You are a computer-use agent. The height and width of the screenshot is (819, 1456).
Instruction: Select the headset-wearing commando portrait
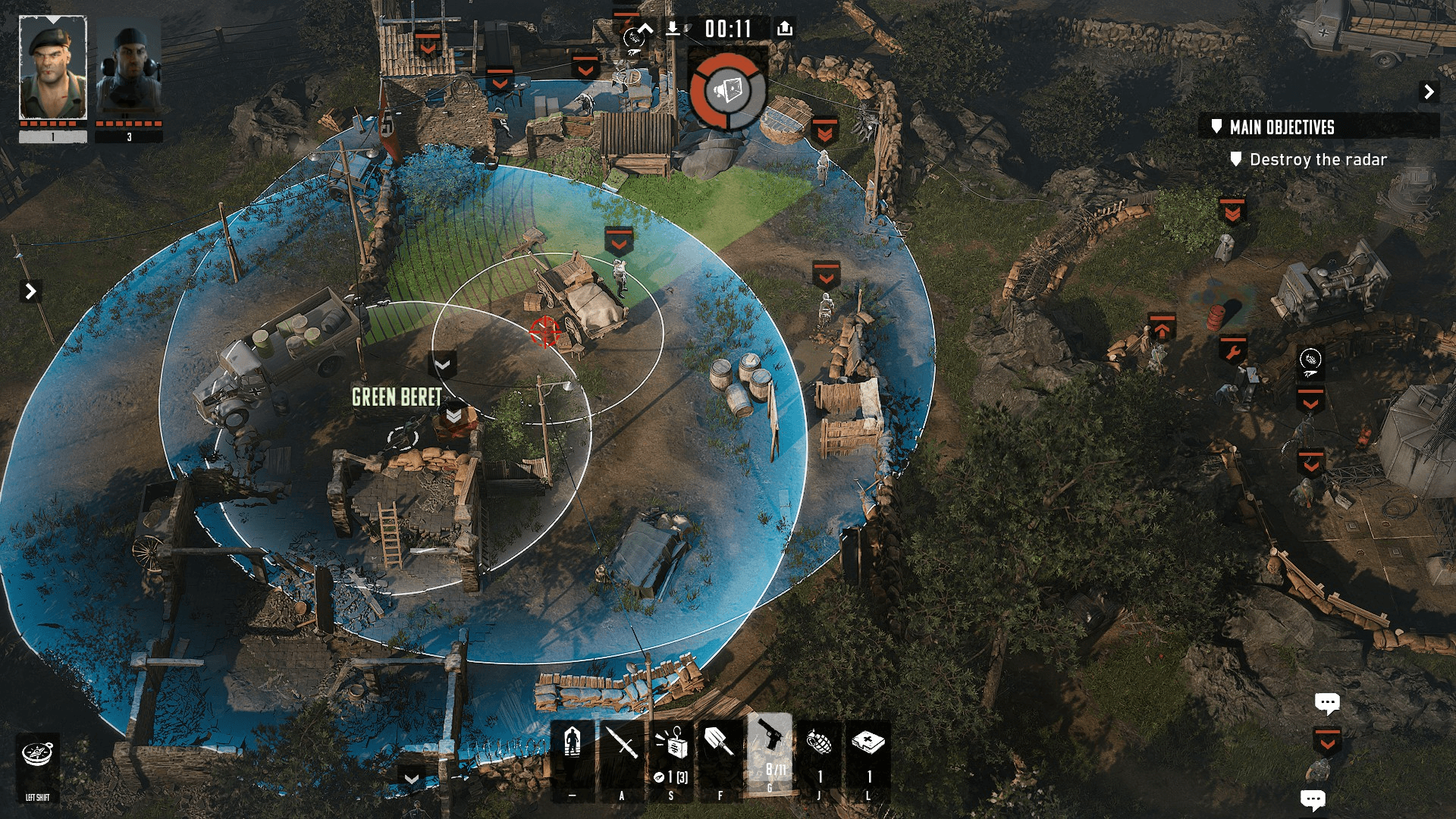pyautogui.click(x=129, y=70)
